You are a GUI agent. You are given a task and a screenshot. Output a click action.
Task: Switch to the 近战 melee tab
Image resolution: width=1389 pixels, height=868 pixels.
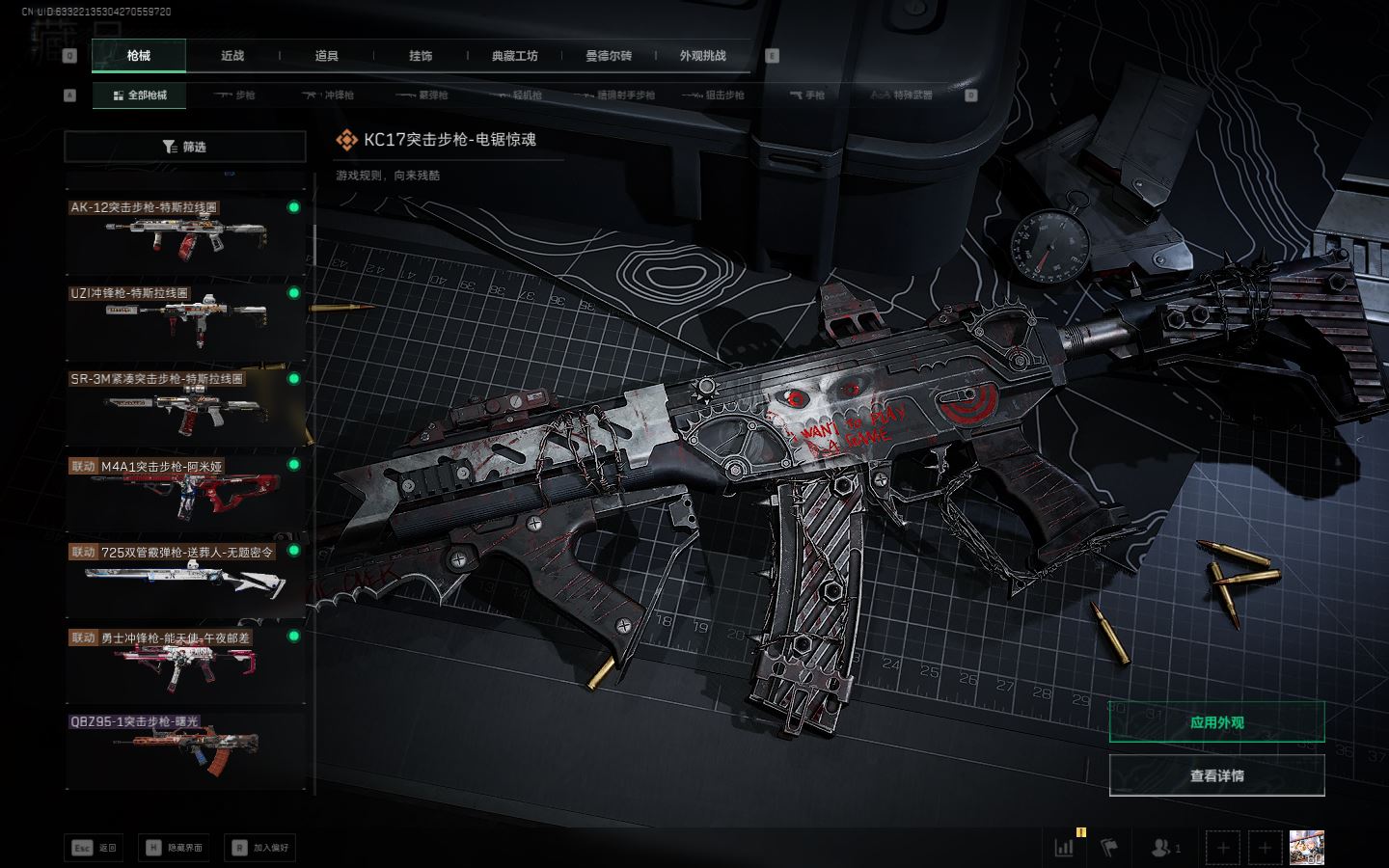pos(232,56)
